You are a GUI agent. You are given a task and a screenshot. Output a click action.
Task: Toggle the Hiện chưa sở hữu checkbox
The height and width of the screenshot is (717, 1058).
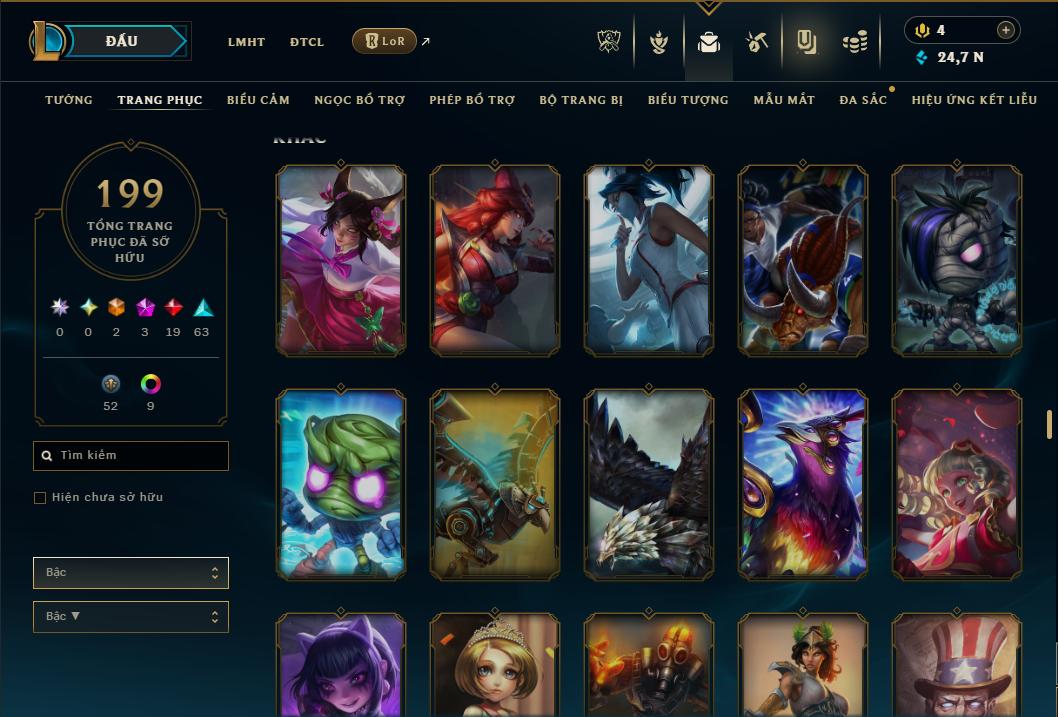pos(40,498)
